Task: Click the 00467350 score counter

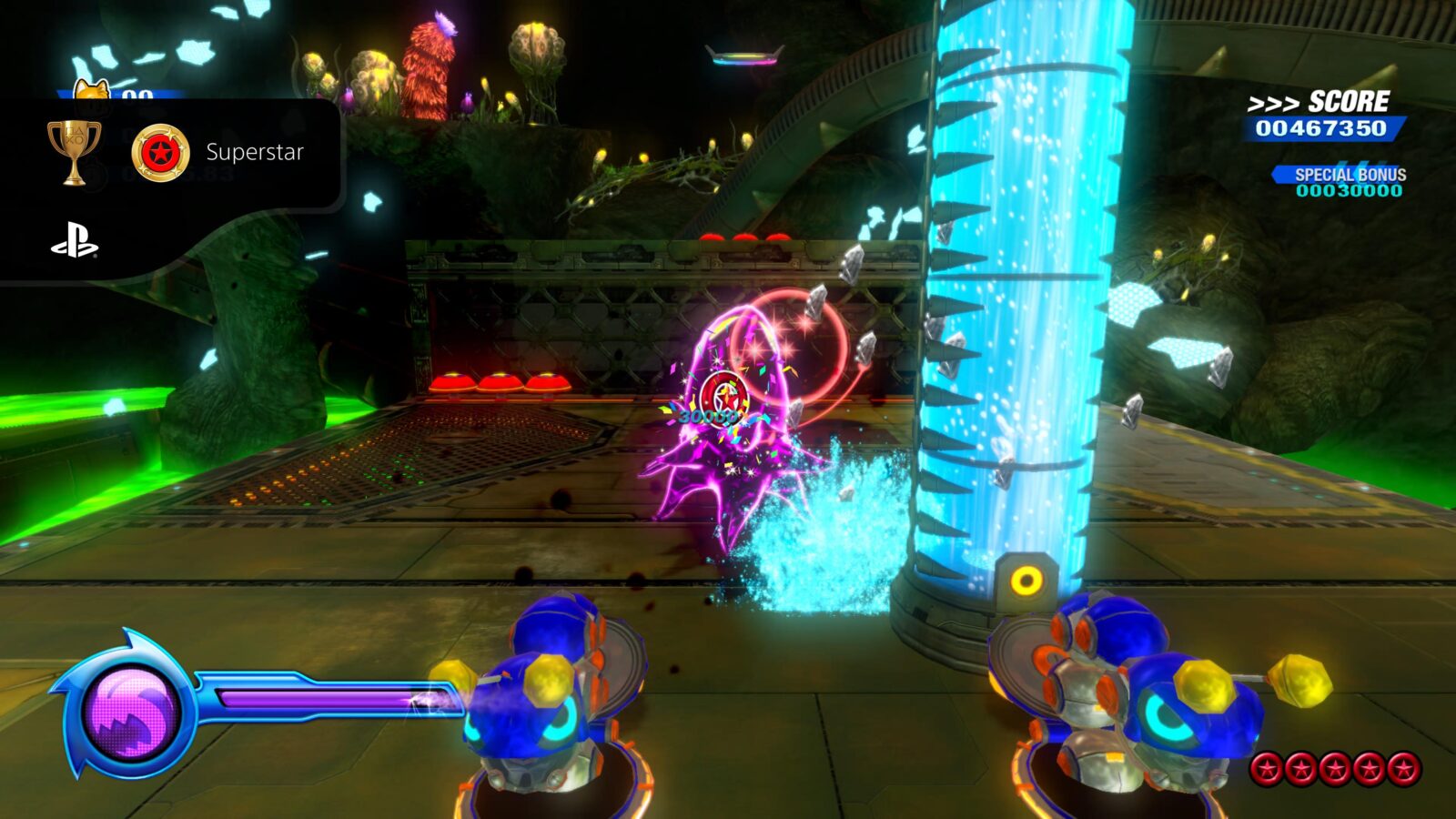Action: click(1319, 127)
